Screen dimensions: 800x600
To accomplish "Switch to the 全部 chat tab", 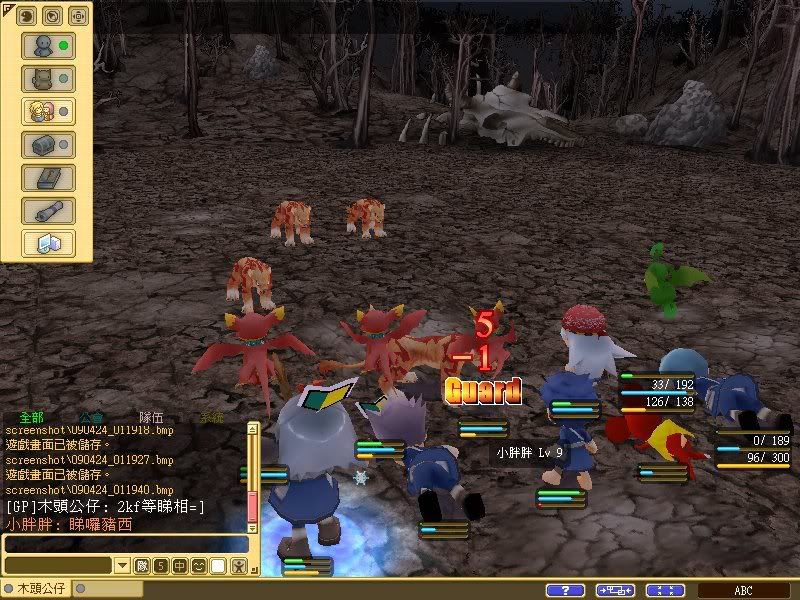I will [x=31, y=417].
